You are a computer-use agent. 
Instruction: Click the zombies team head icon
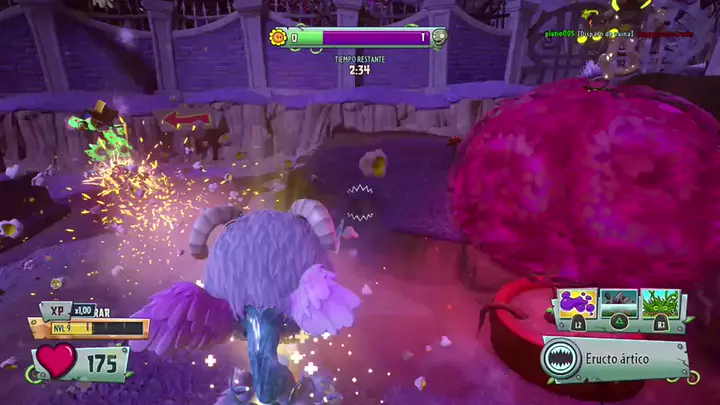(439, 38)
